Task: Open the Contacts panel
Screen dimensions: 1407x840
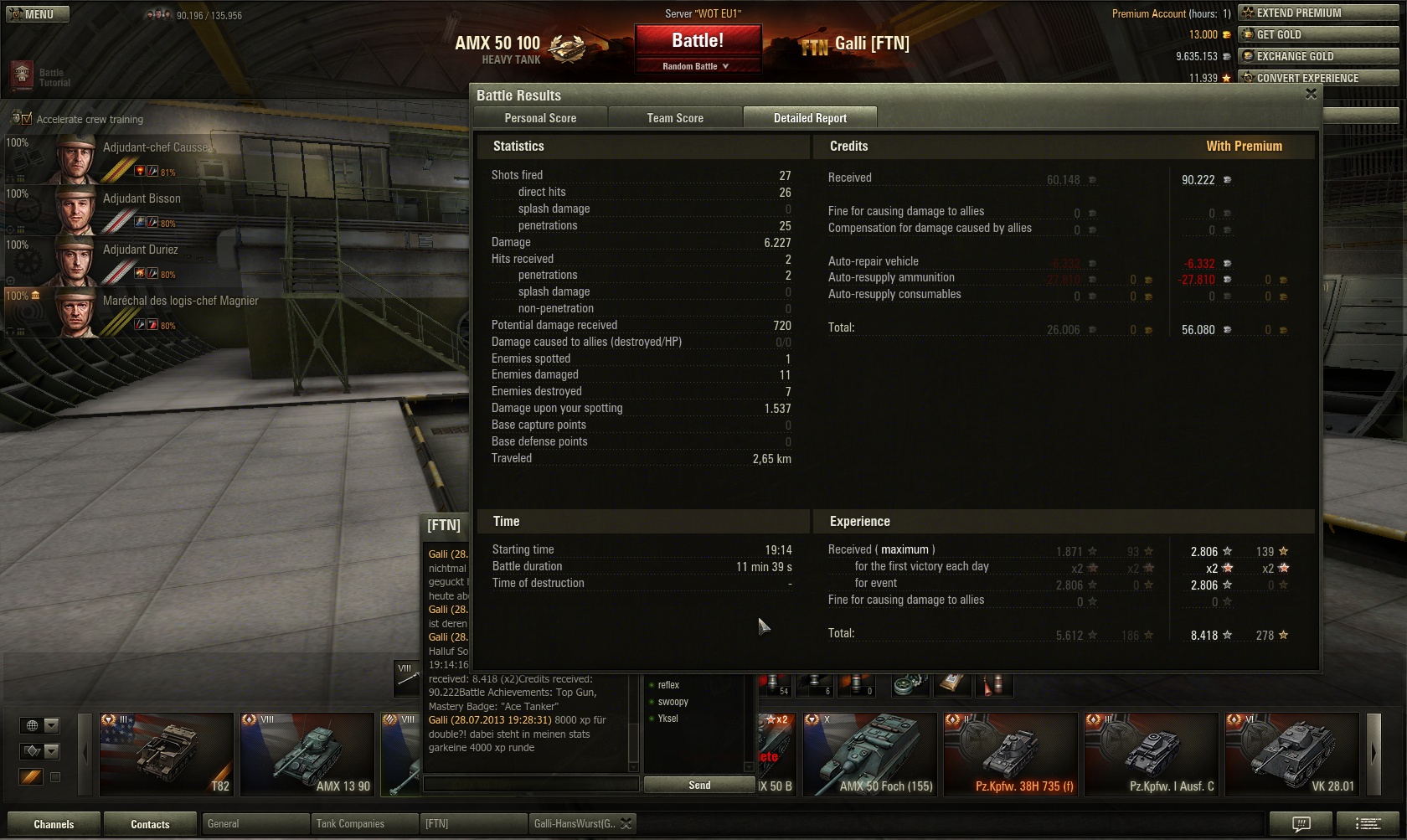Action: (x=150, y=824)
